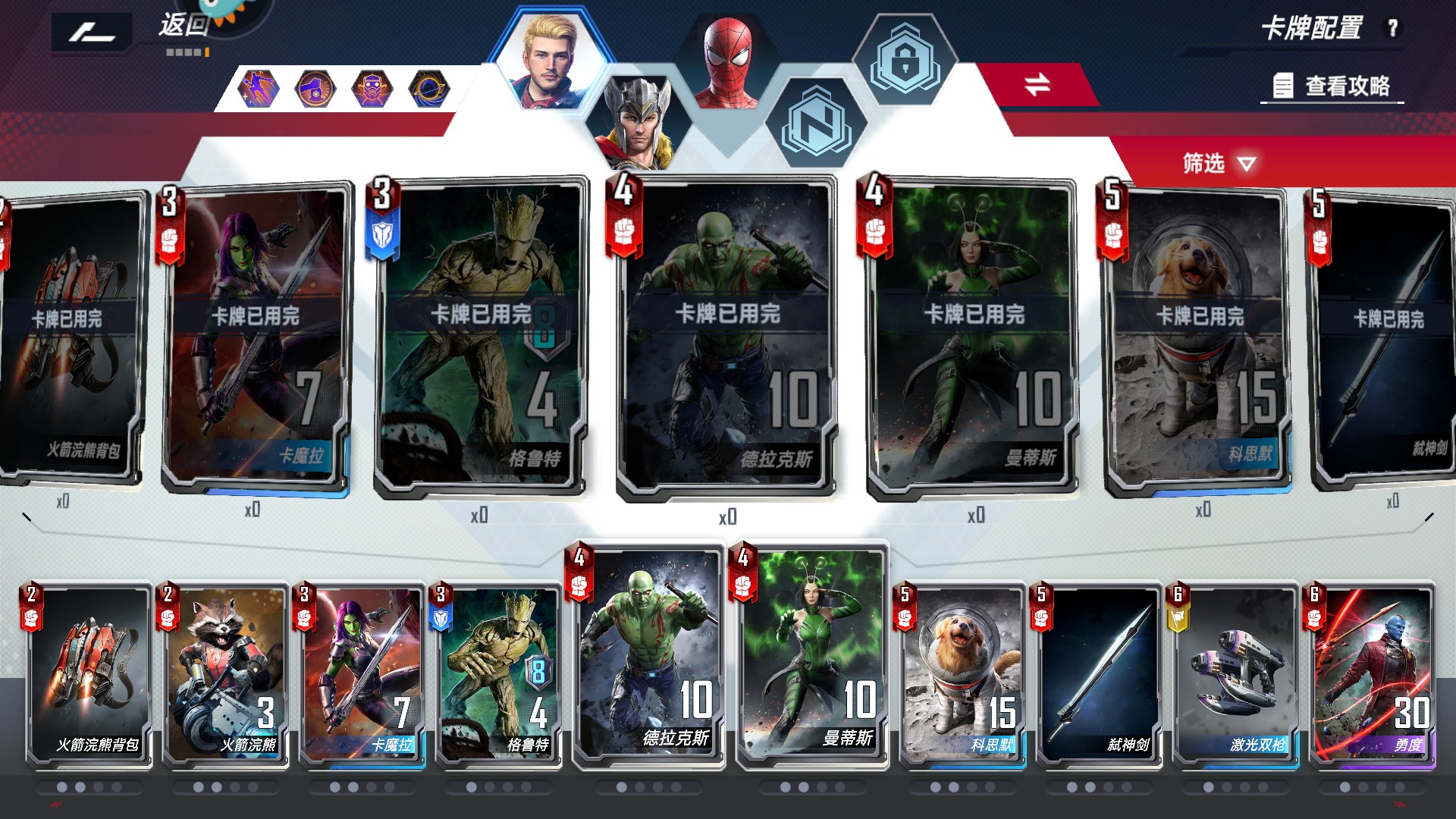
Task: Select the 格鲁特 Groot deck card
Action: 499,675
